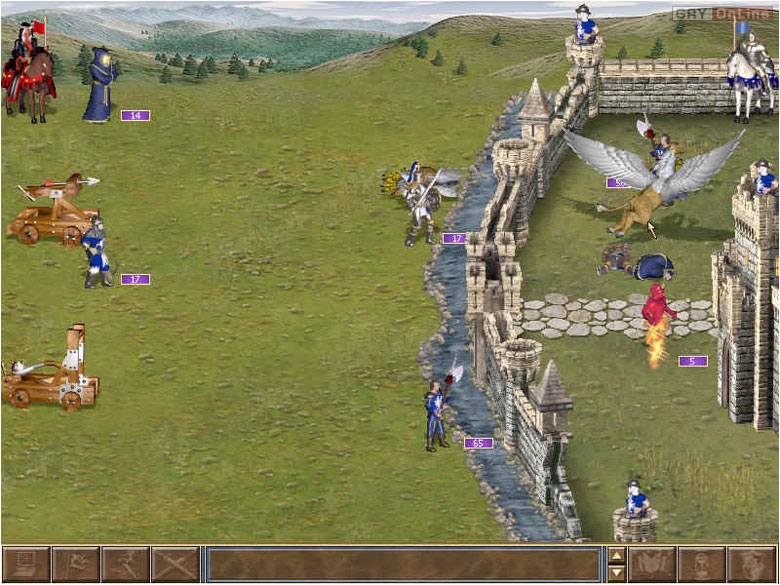Image resolution: width=780 pixels, height=585 pixels.
Task: Click the combat log message bar
Action: 403,565
